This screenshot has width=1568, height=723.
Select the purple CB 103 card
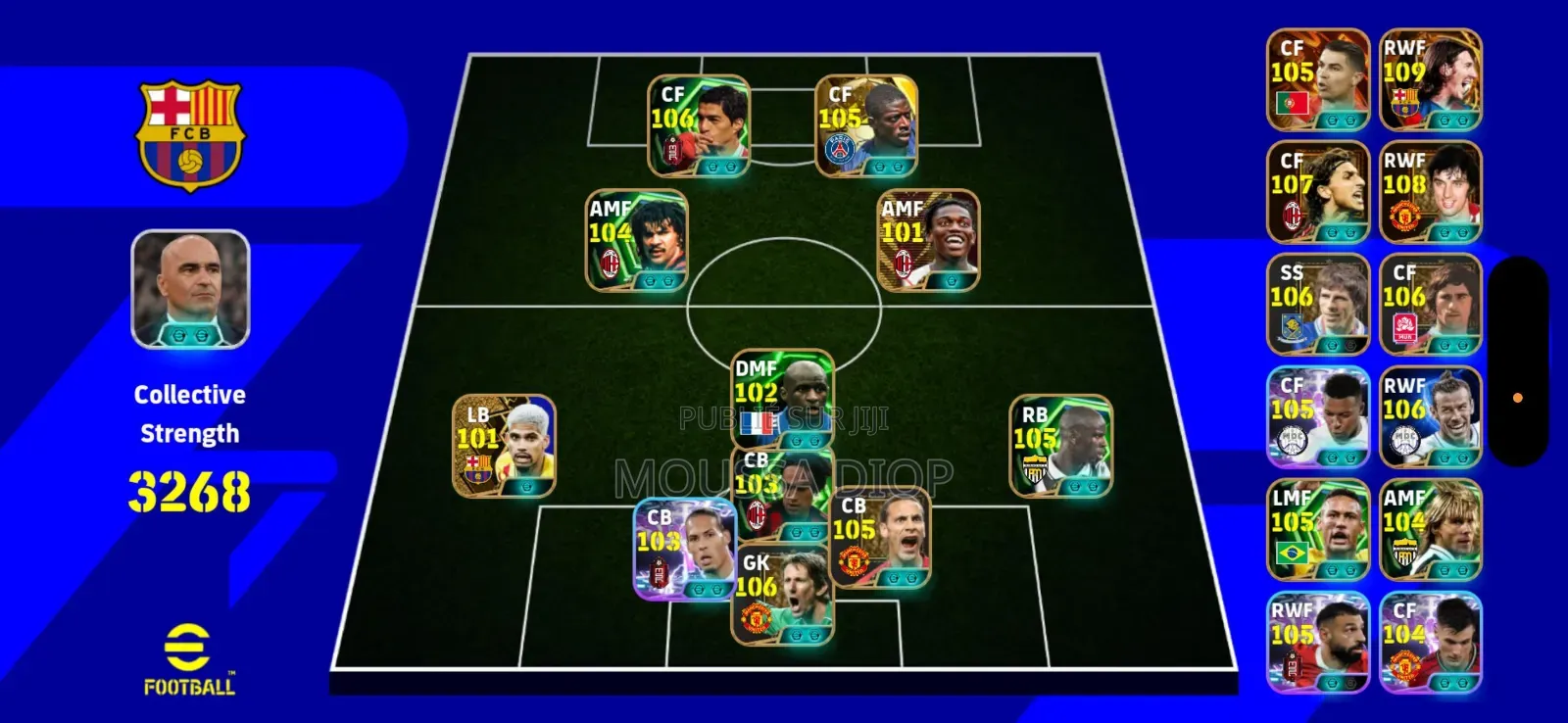[683, 550]
